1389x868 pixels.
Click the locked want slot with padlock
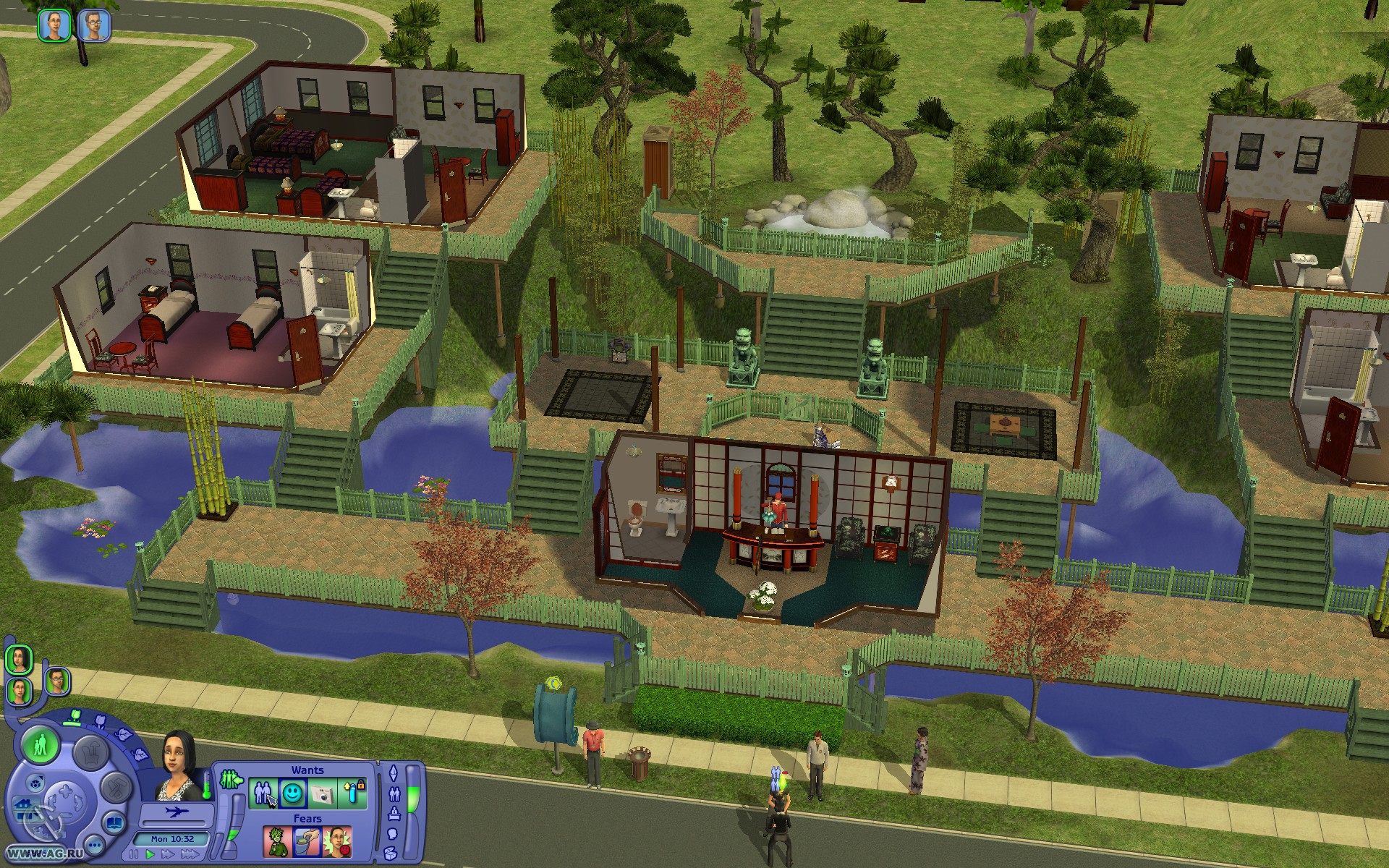click(x=352, y=793)
